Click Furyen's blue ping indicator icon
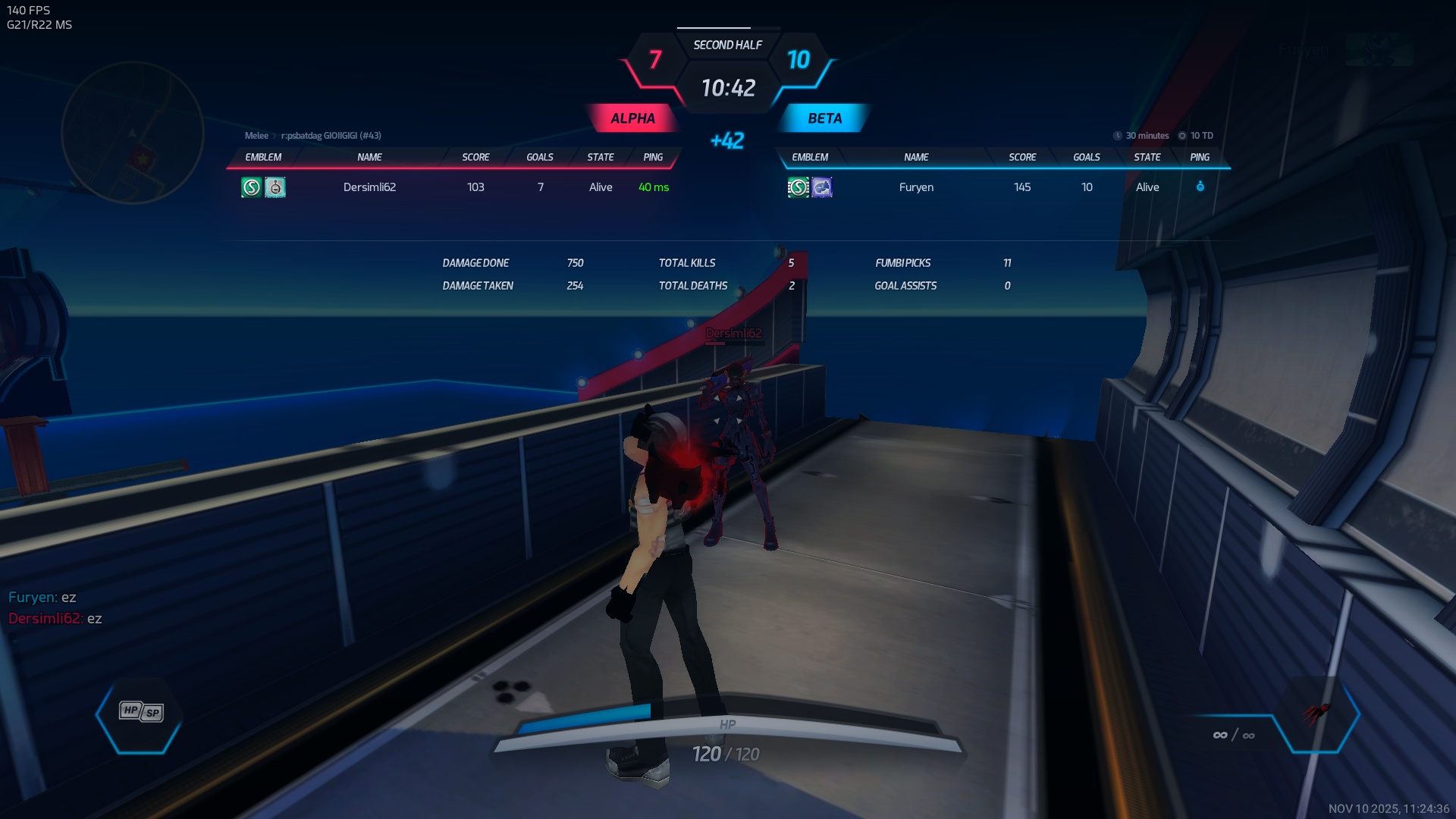The width and height of the screenshot is (1456, 819). click(1200, 187)
